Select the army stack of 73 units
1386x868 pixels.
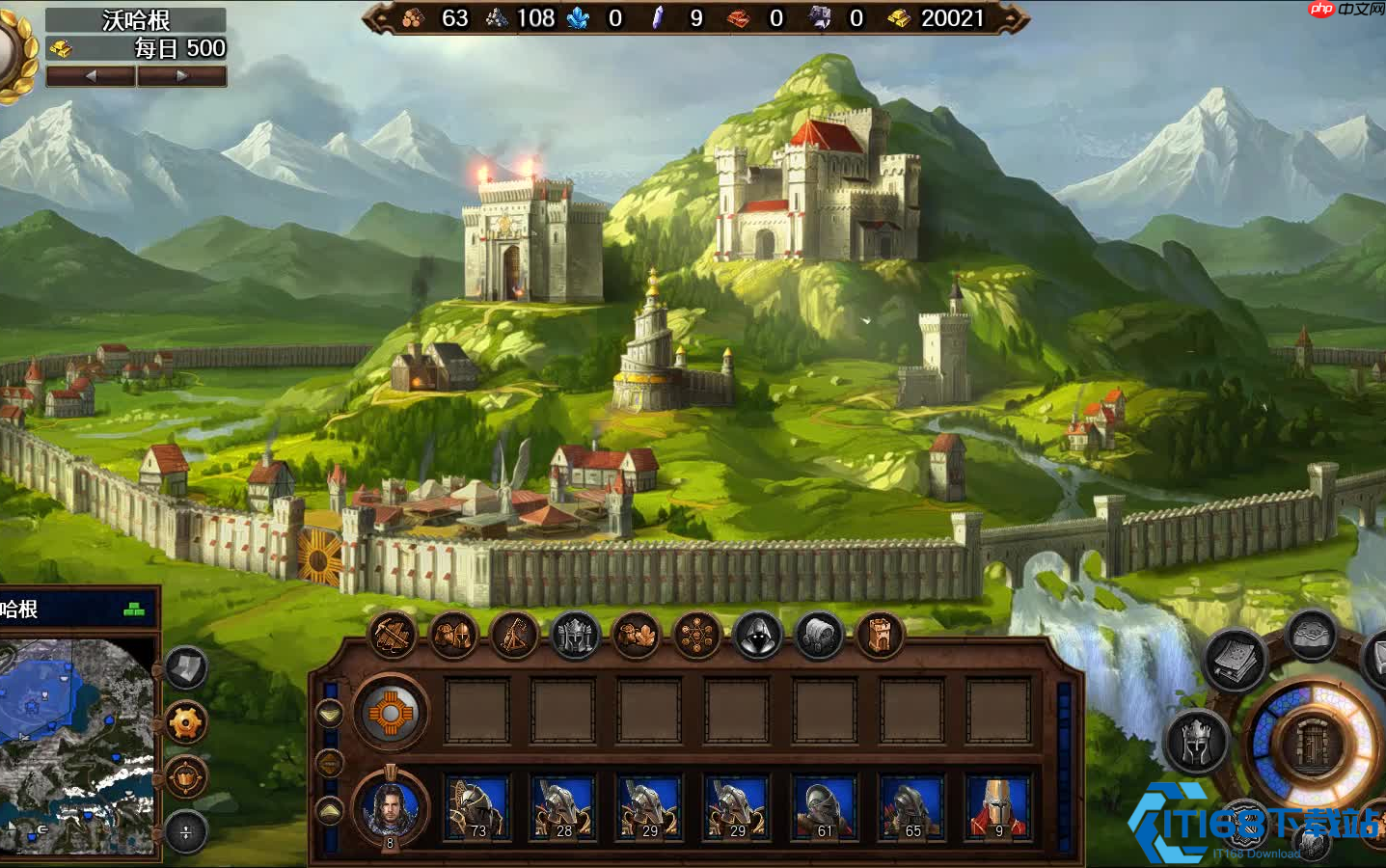point(477,808)
